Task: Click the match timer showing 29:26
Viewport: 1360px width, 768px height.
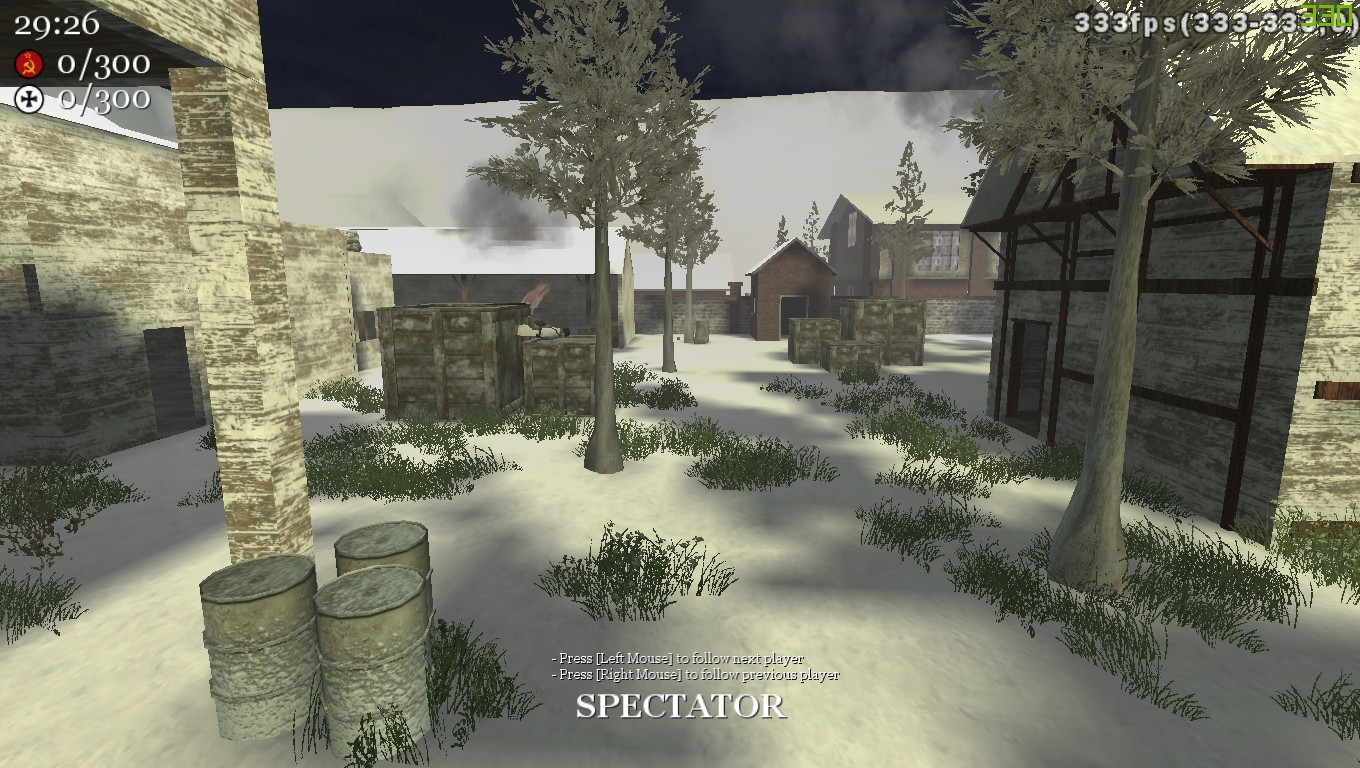Action: 55,25
